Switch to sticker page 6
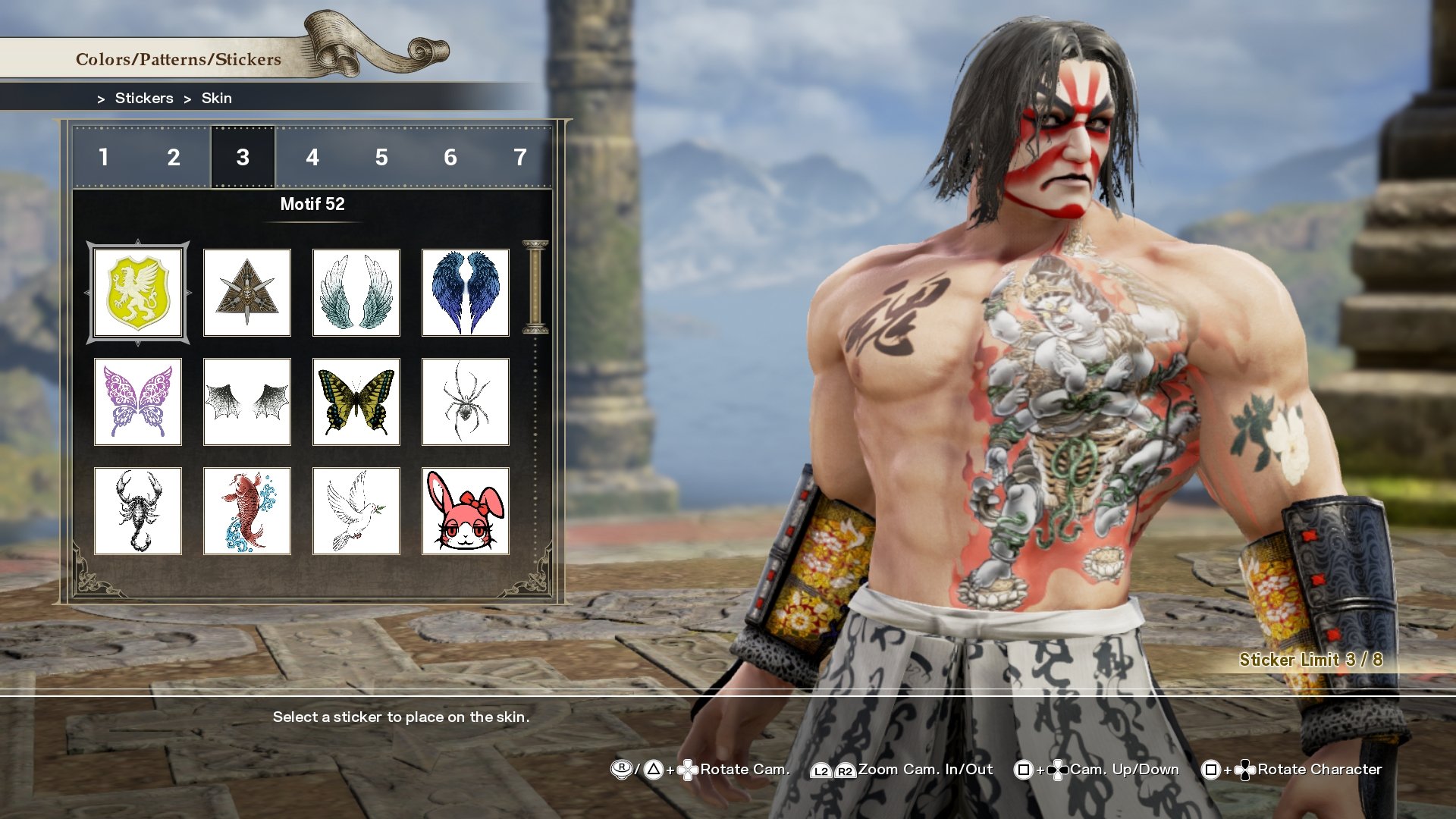This screenshot has height=819, width=1456. pos(450,158)
